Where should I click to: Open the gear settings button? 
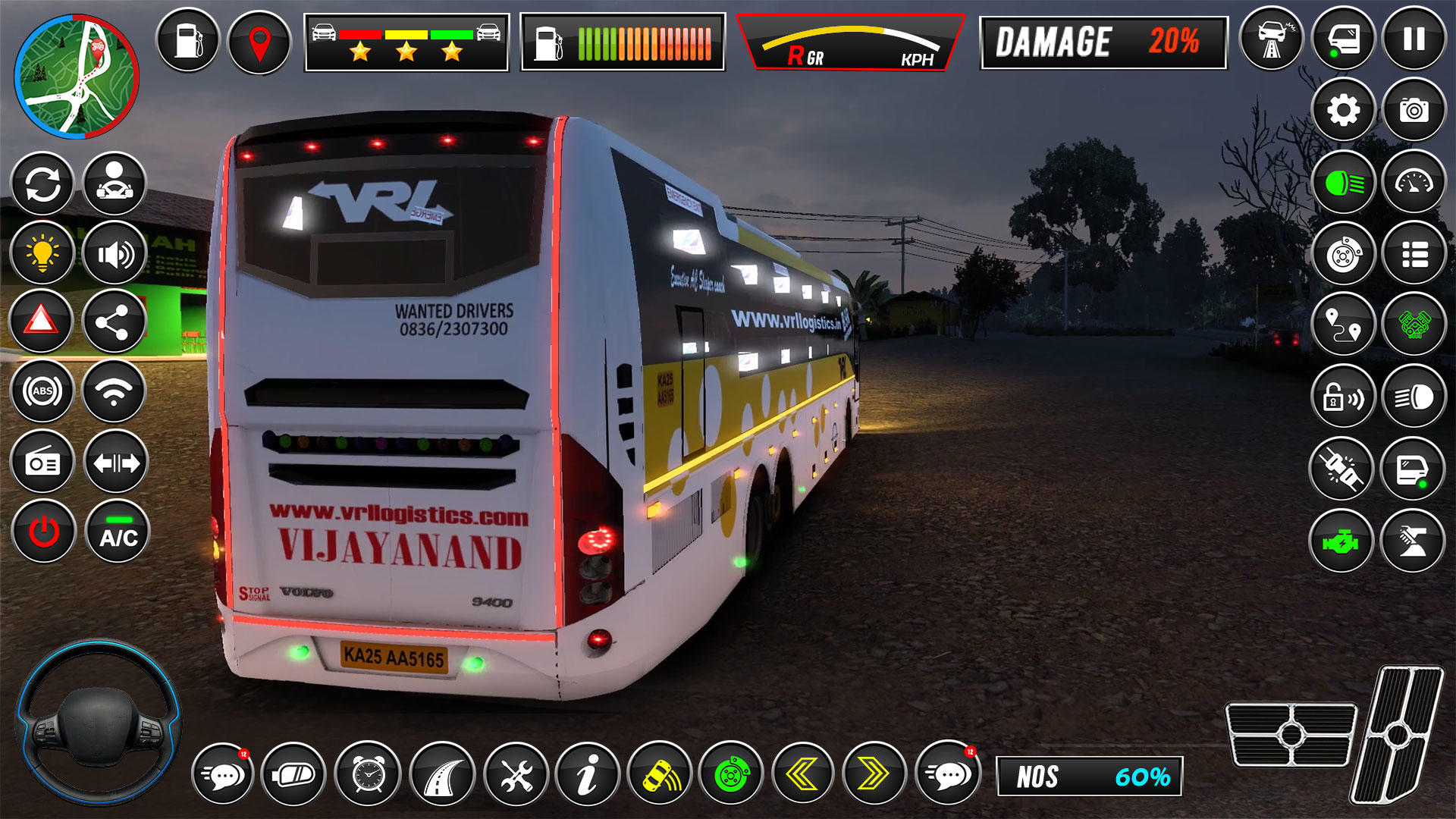pos(1343,111)
